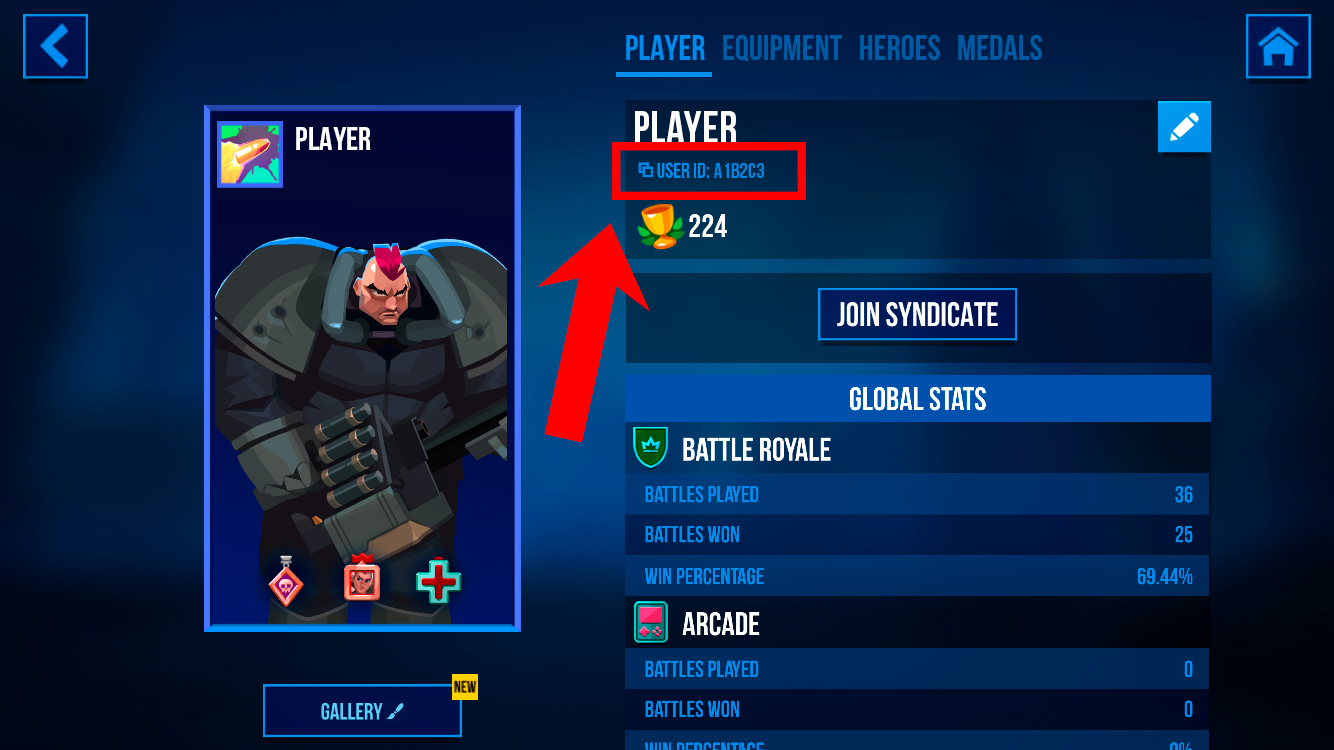
Task: Open the Gallery editor
Action: (x=362, y=711)
